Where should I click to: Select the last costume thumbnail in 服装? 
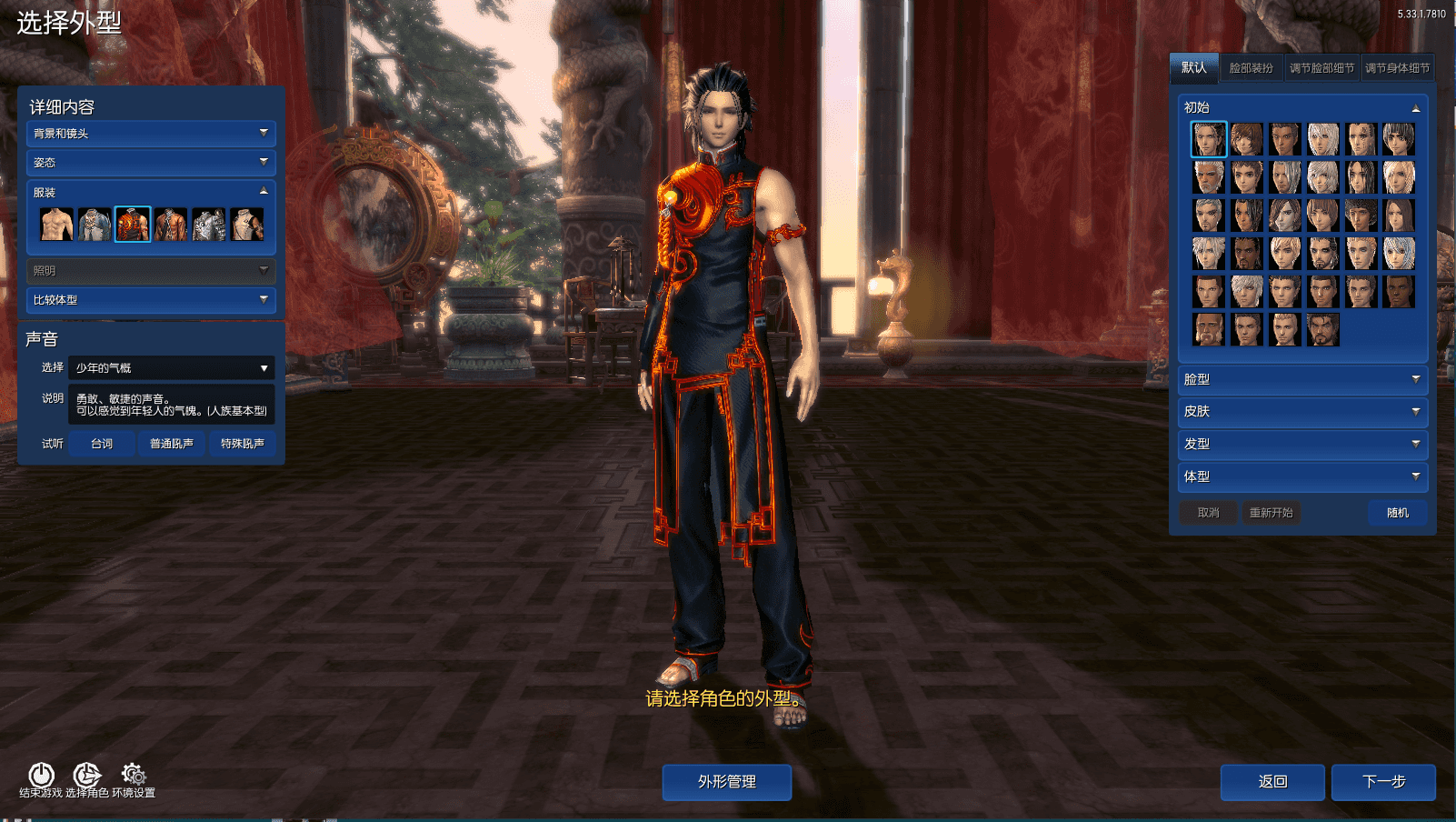click(248, 223)
